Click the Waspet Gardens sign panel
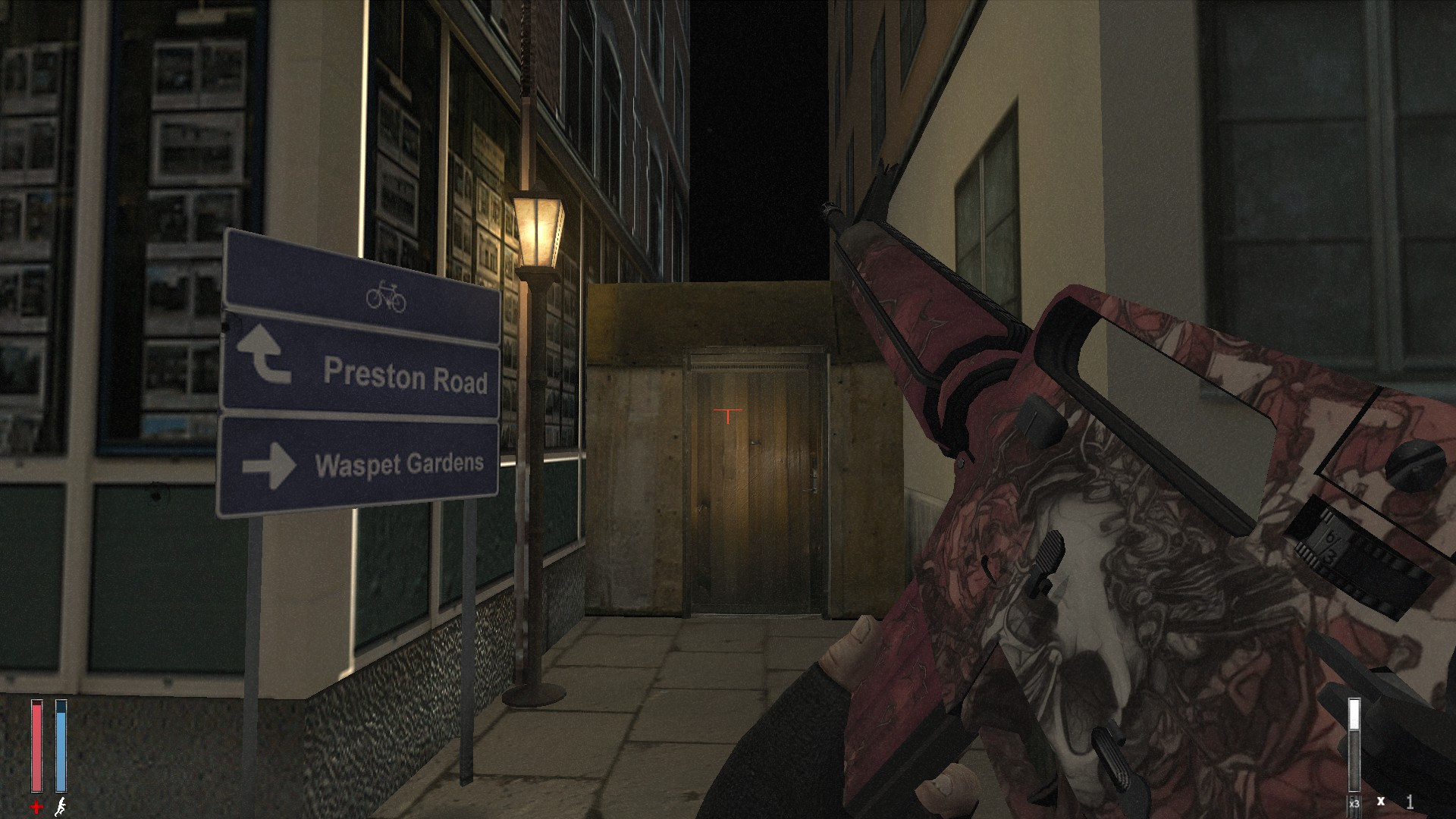Screen dimensions: 1456x819 (x=360, y=465)
